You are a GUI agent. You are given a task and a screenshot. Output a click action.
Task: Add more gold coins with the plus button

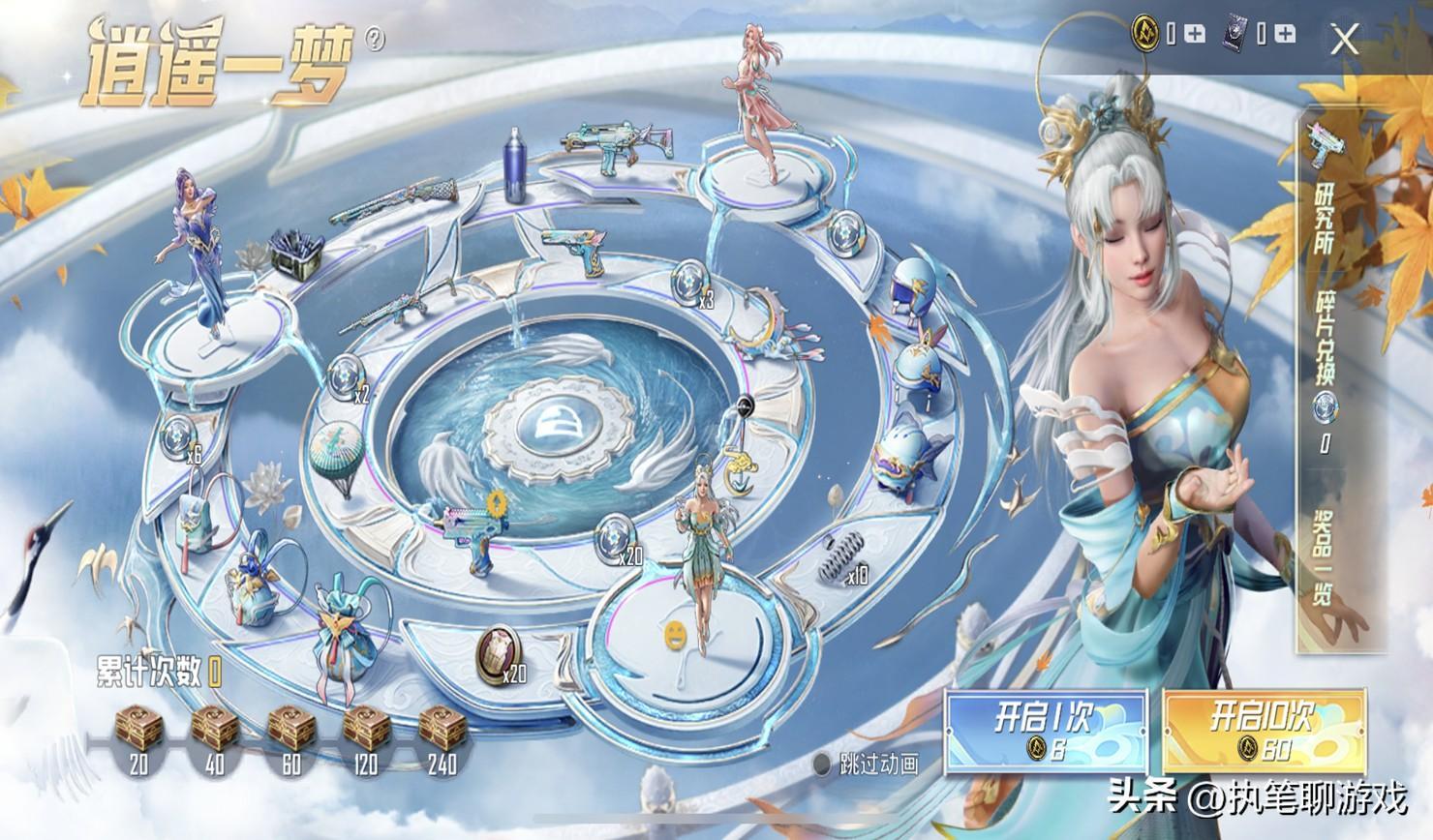(x=1195, y=35)
